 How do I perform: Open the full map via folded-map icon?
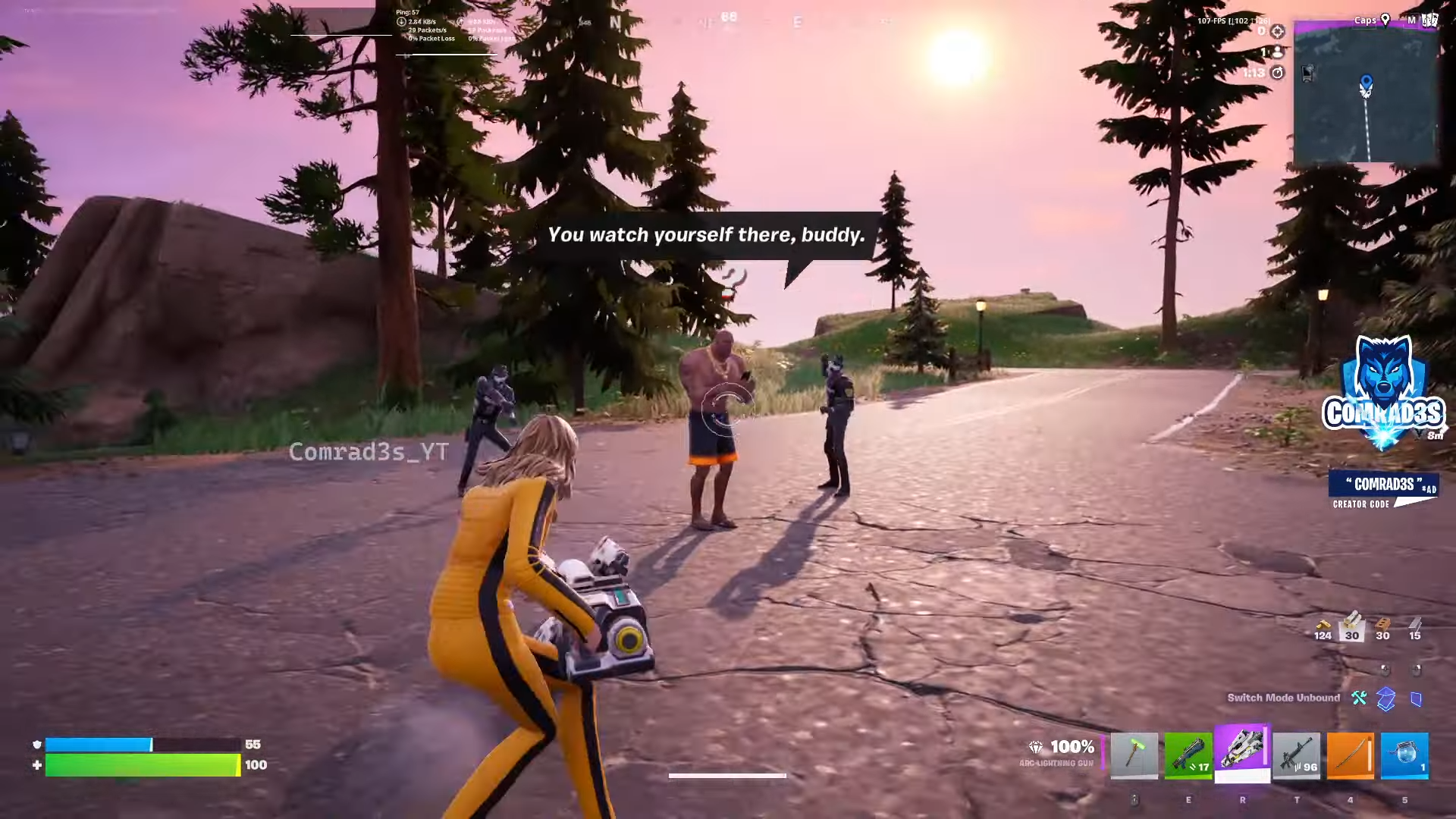coord(1429,20)
